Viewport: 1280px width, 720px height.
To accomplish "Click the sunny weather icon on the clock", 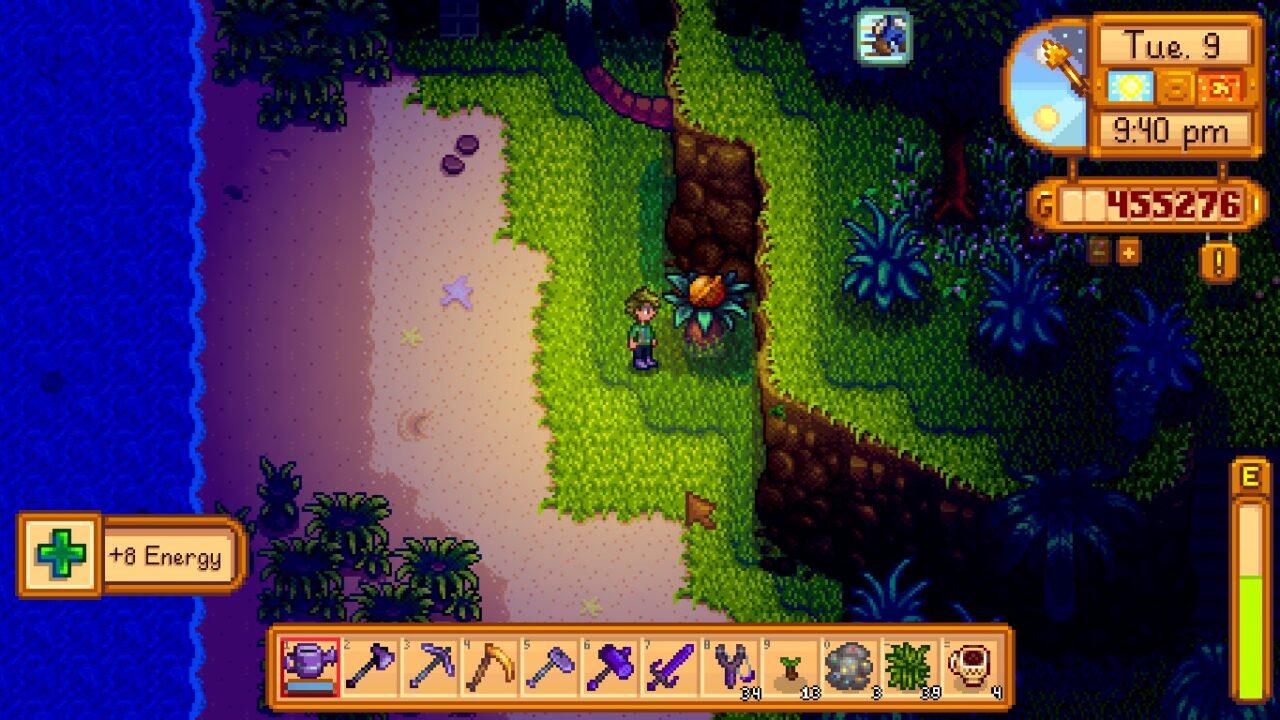I will click(1130, 89).
